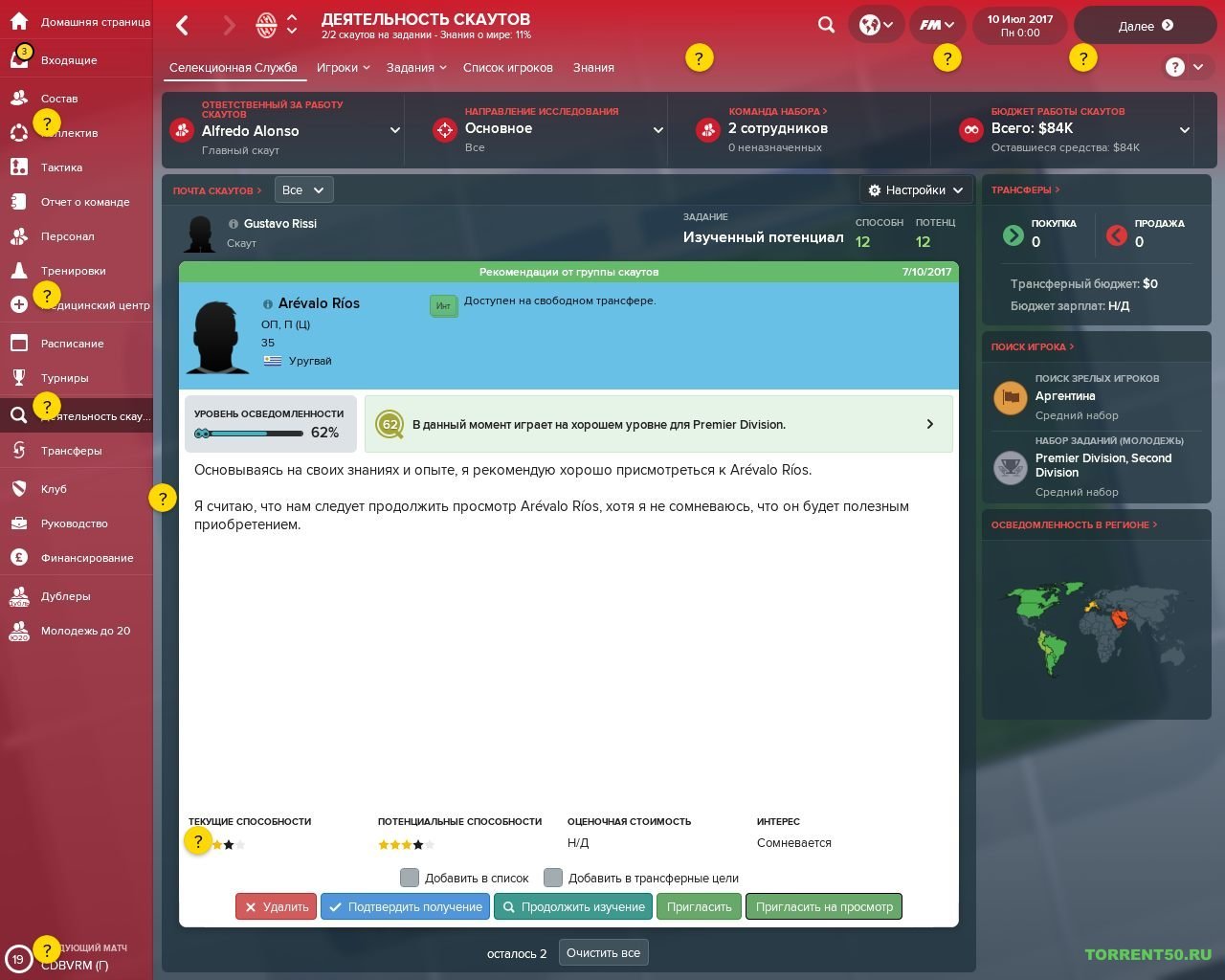The image size is (1225, 980).
Task: Open the Медицинский центр icon in sidebar
Action: (19, 304)
